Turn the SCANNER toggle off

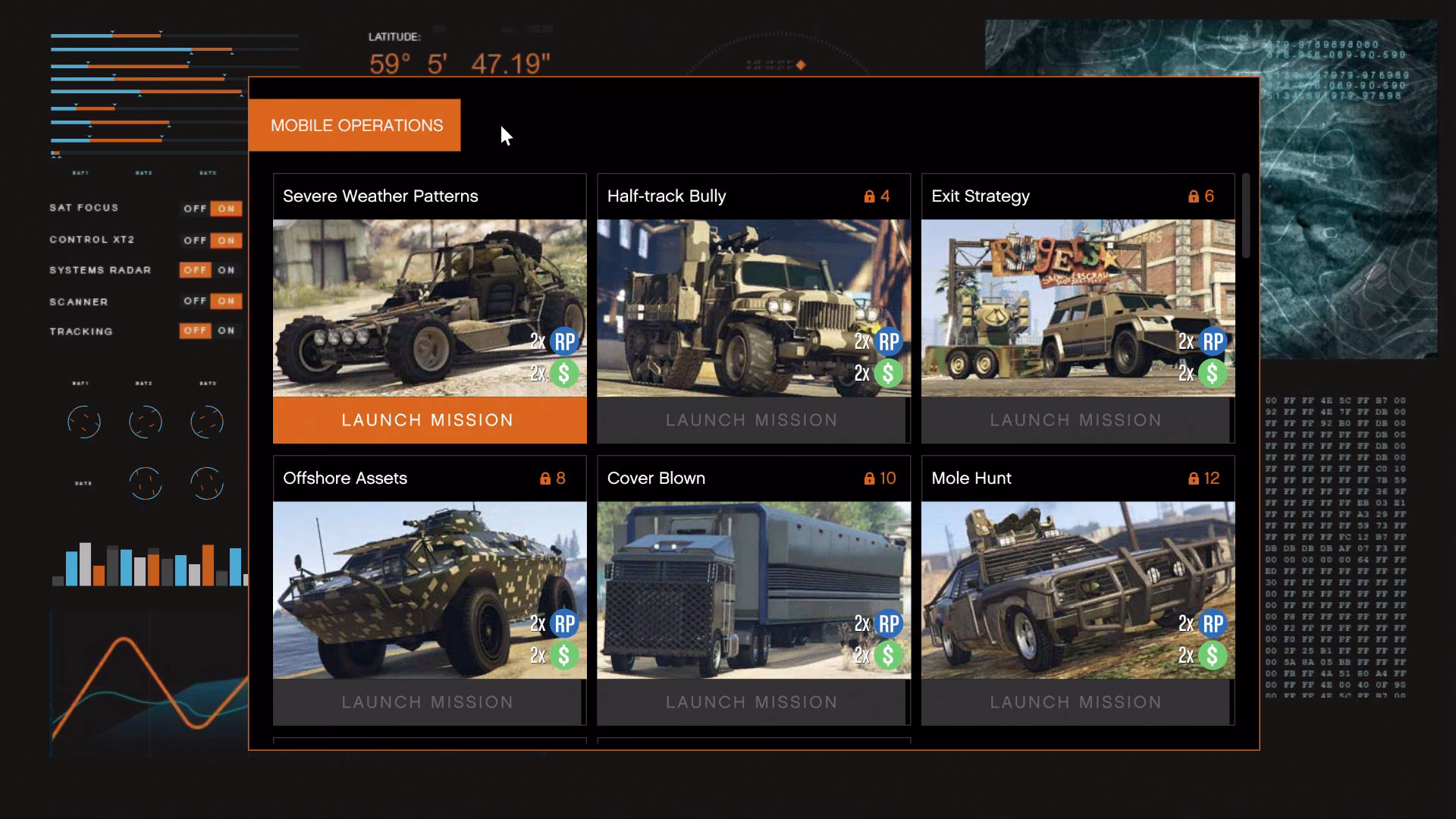(194, 301)
